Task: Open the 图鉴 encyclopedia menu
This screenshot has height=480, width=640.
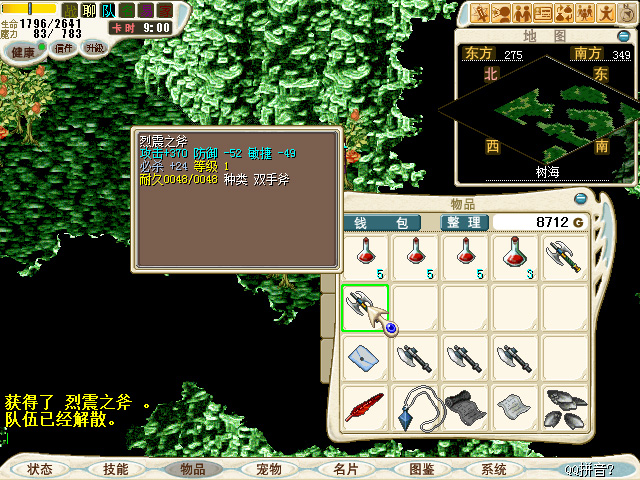Action: point(421,468)
